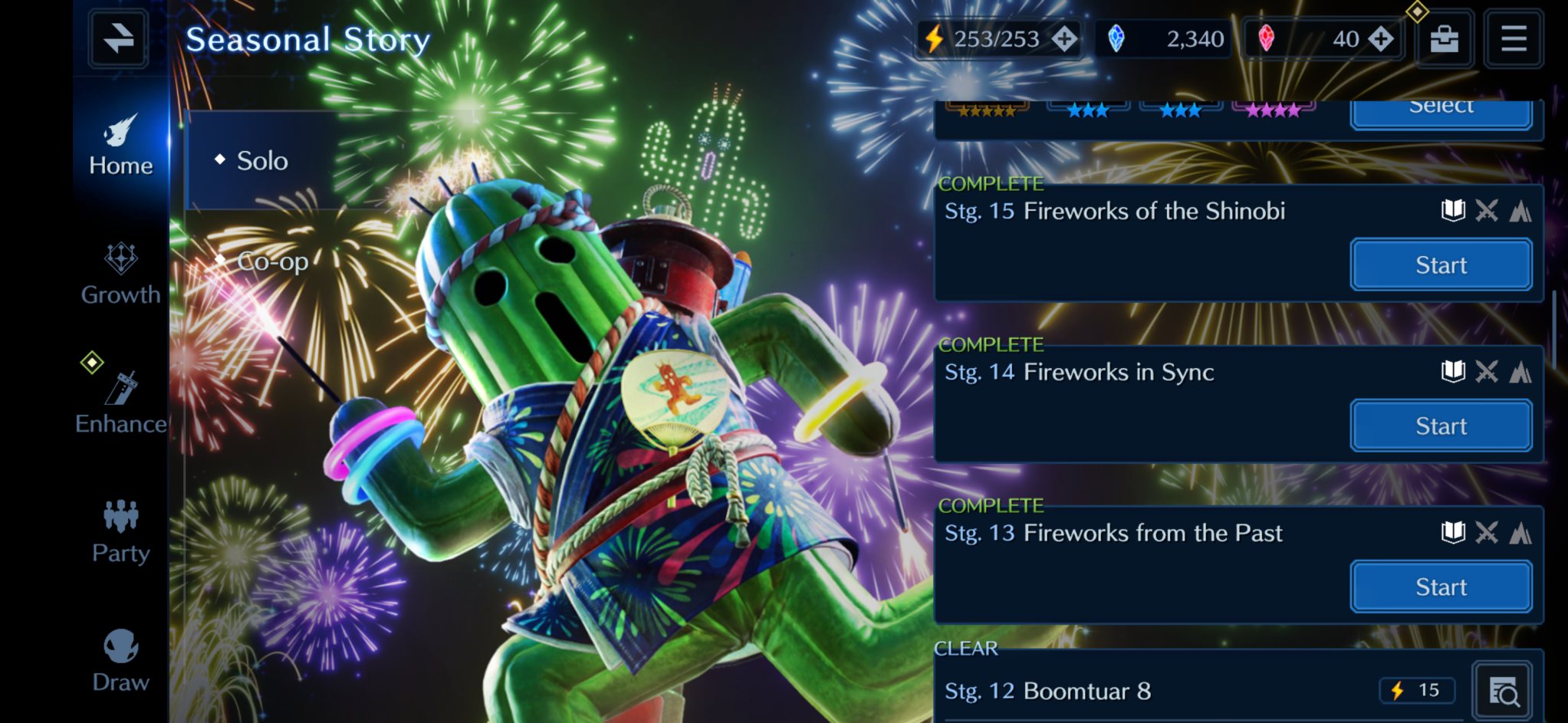This screenshot has height=723, width=1568.
Task: Open the Growth menu
Action: [x=120, y=274]
